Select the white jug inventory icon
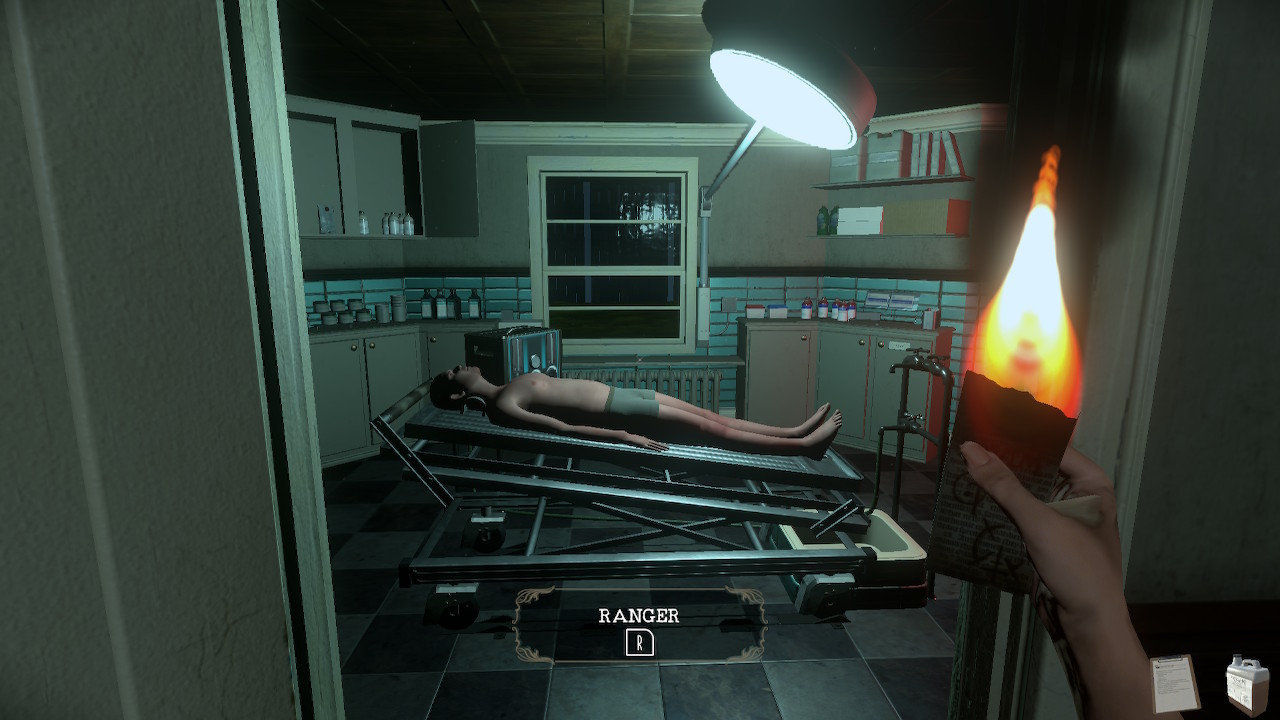This screenshot has width=1280, height=720. (1247, 682)
